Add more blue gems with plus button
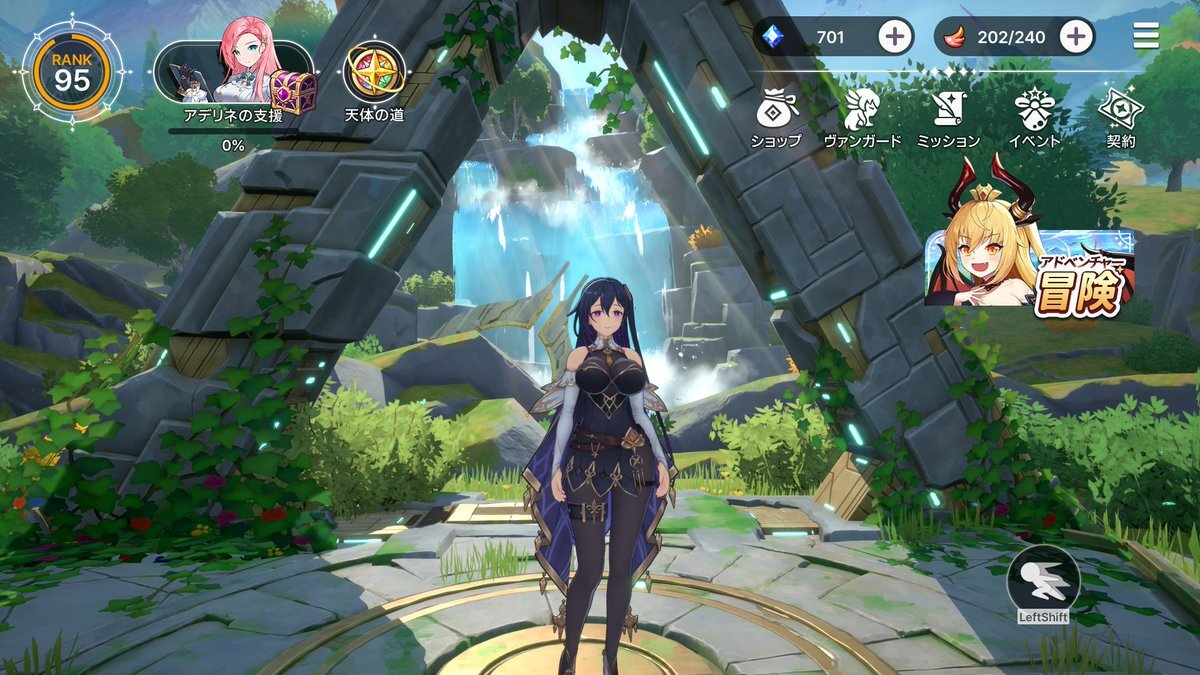 pos(895,38)
